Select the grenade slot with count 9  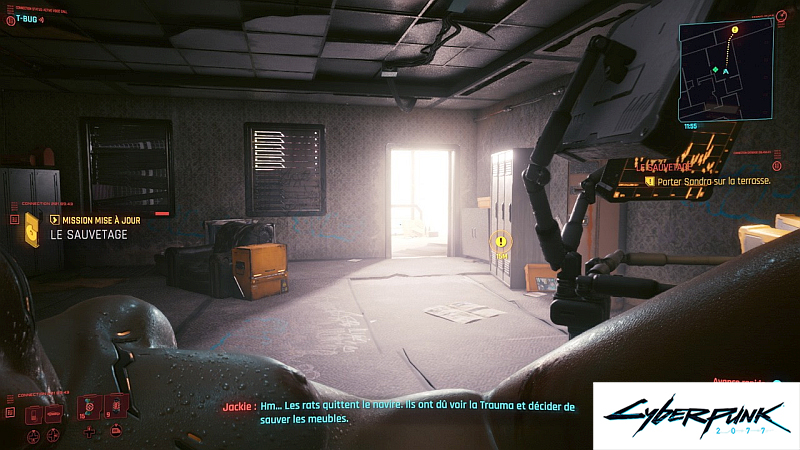tap(116, 406)
